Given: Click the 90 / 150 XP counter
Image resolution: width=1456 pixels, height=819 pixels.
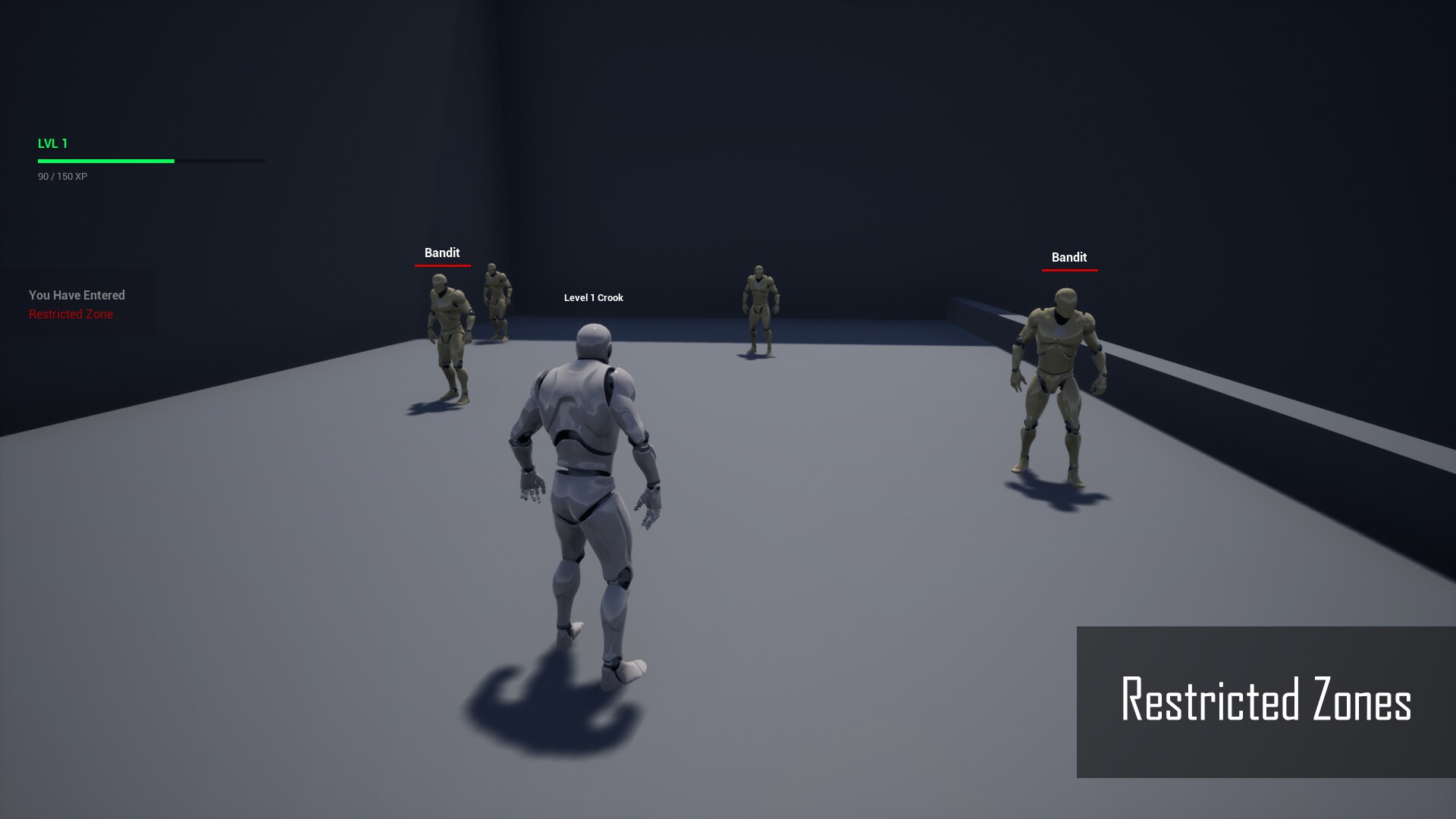Looking at the screenshot, I should pyautogui.click(x=61, y=176).
